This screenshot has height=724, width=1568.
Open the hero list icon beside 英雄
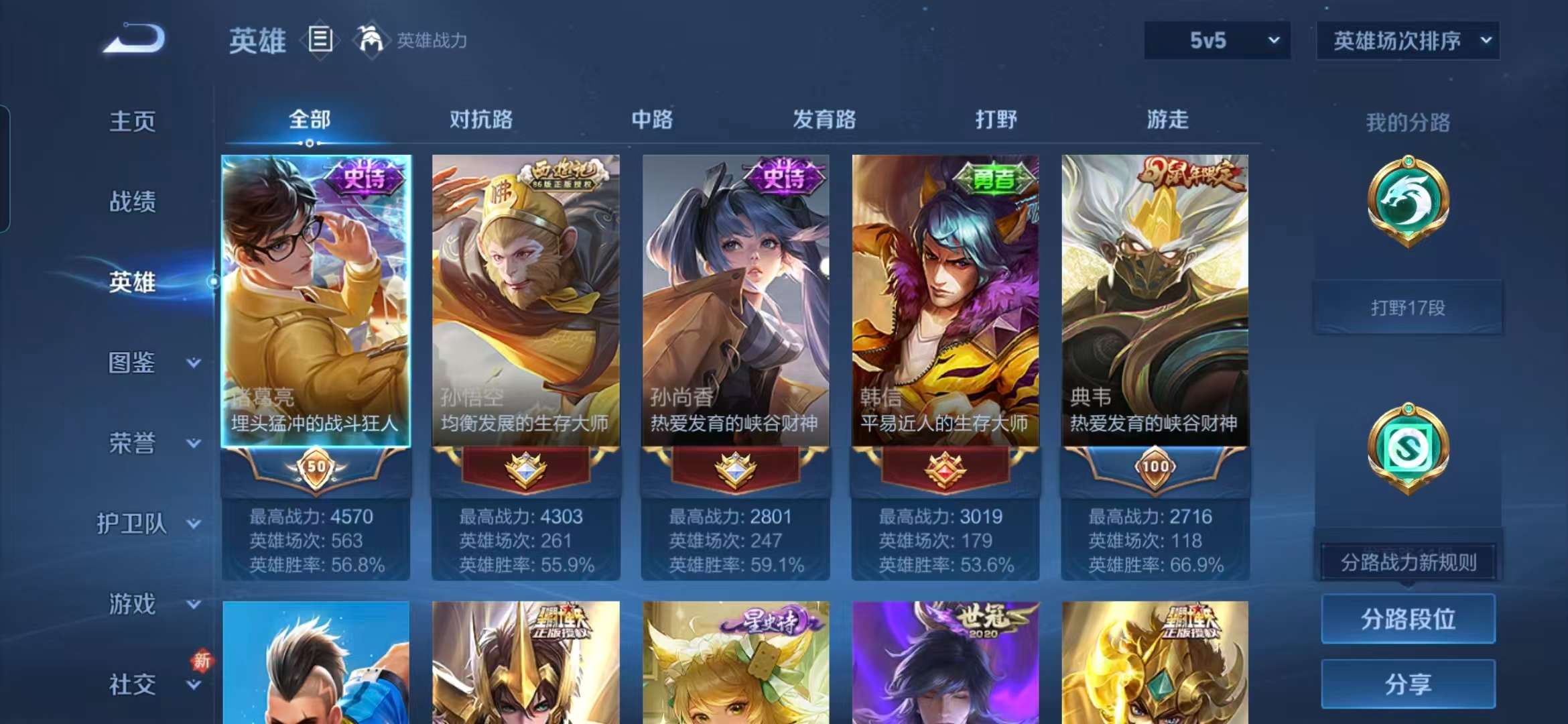click(x=320, y=40)
